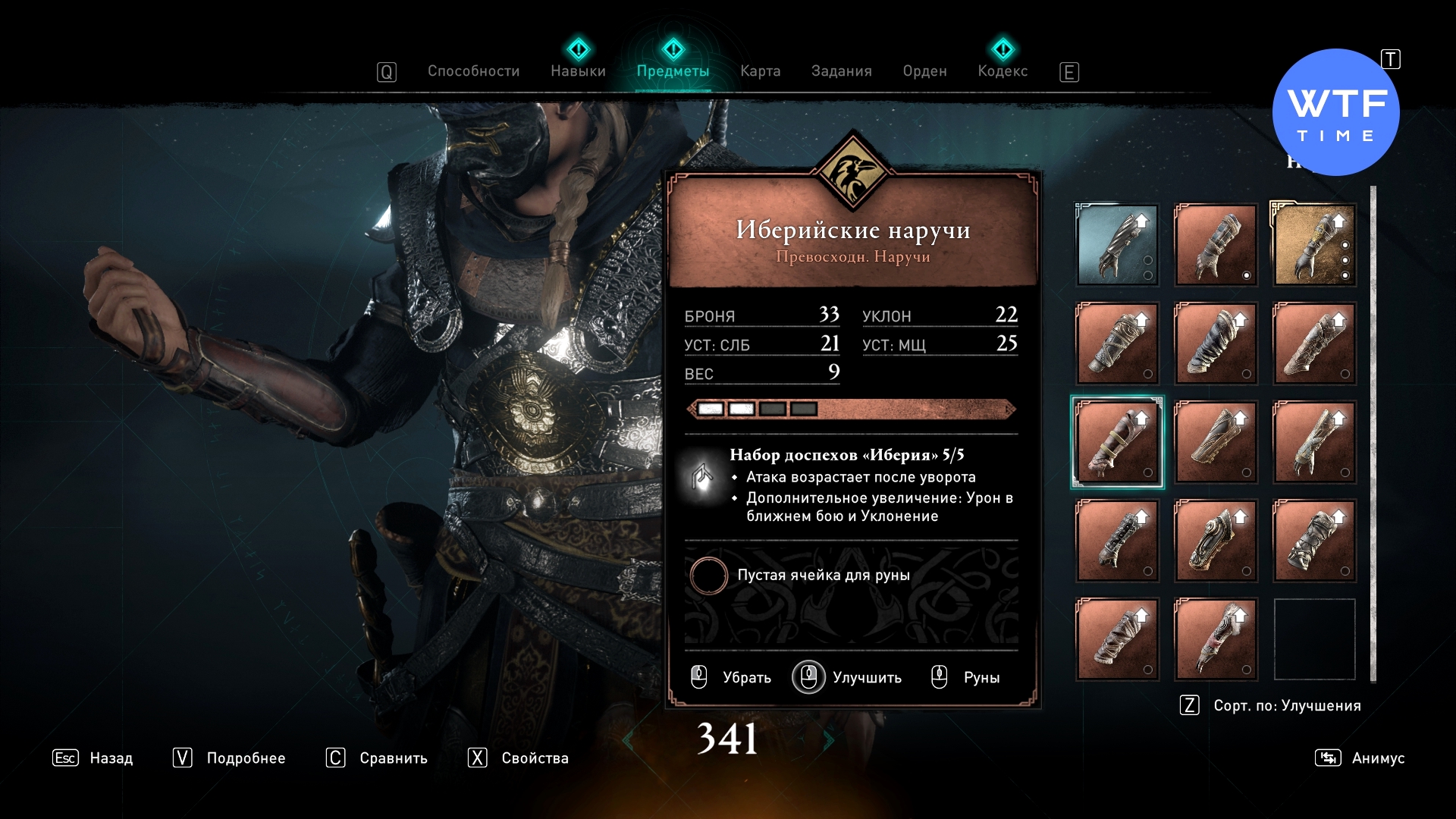Open the Способности tab
Screen dimensions: 1456x819
473,71
